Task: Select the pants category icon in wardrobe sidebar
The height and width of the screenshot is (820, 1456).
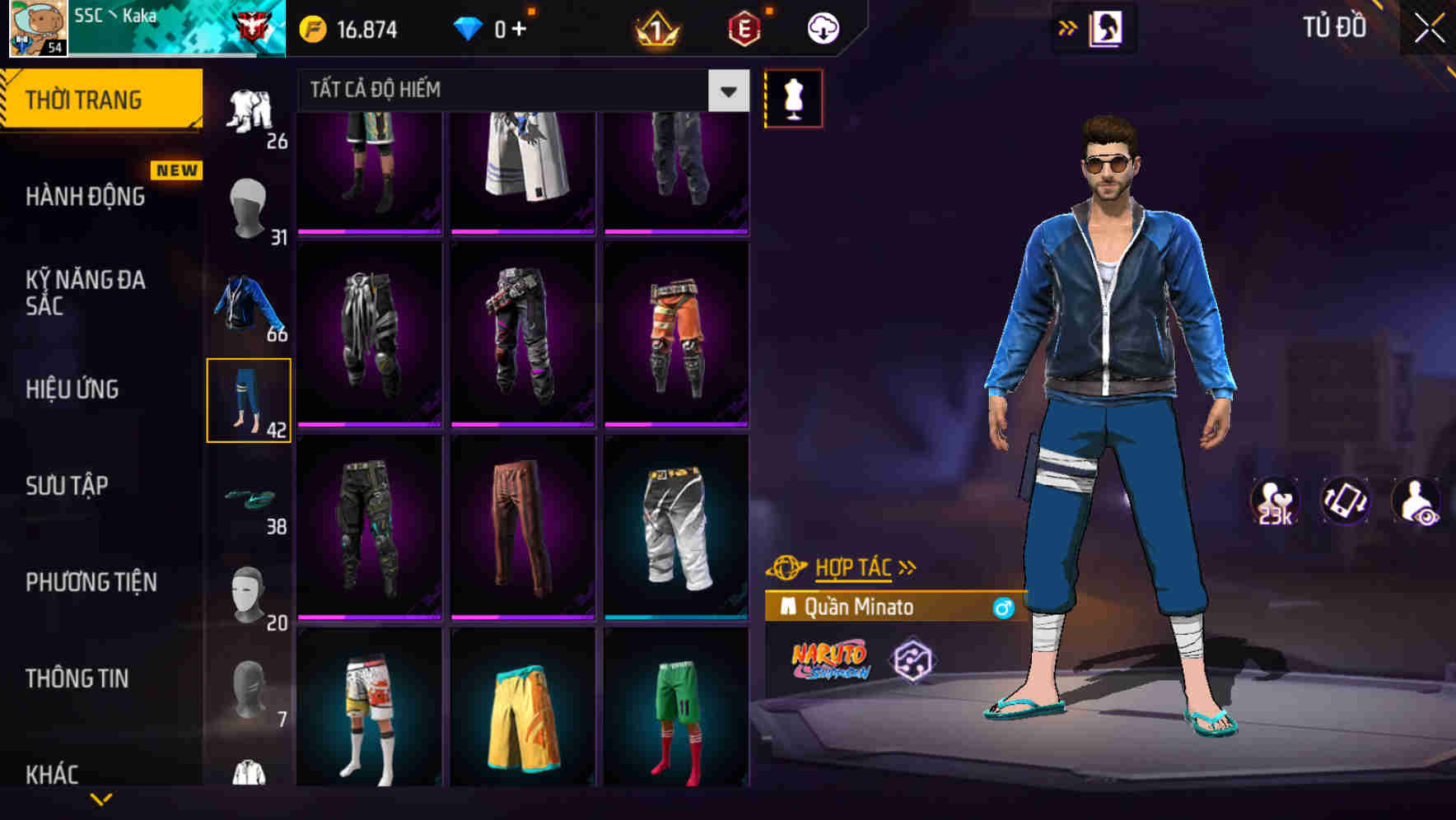Action: [x=247, y=399]
